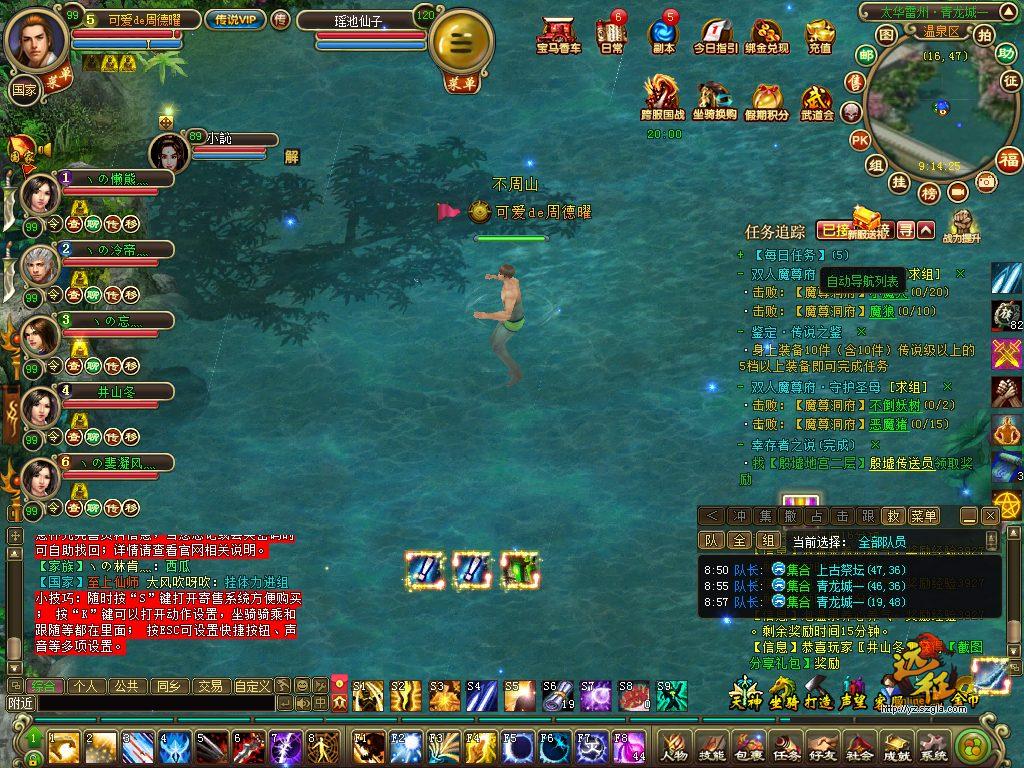
Task: Open the 充值 recharge shop
Action: (819, 35)
